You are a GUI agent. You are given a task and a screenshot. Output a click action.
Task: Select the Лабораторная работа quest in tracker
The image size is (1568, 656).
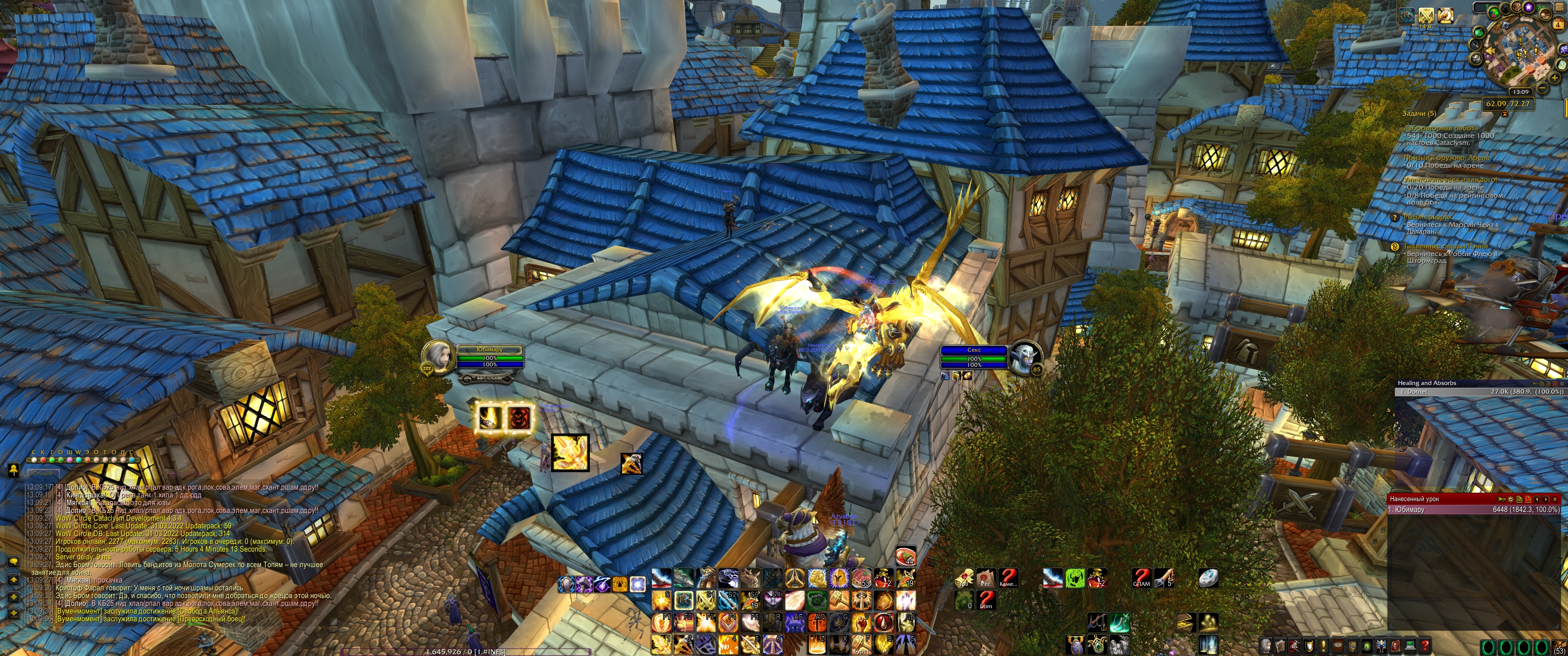(1440, 128)
